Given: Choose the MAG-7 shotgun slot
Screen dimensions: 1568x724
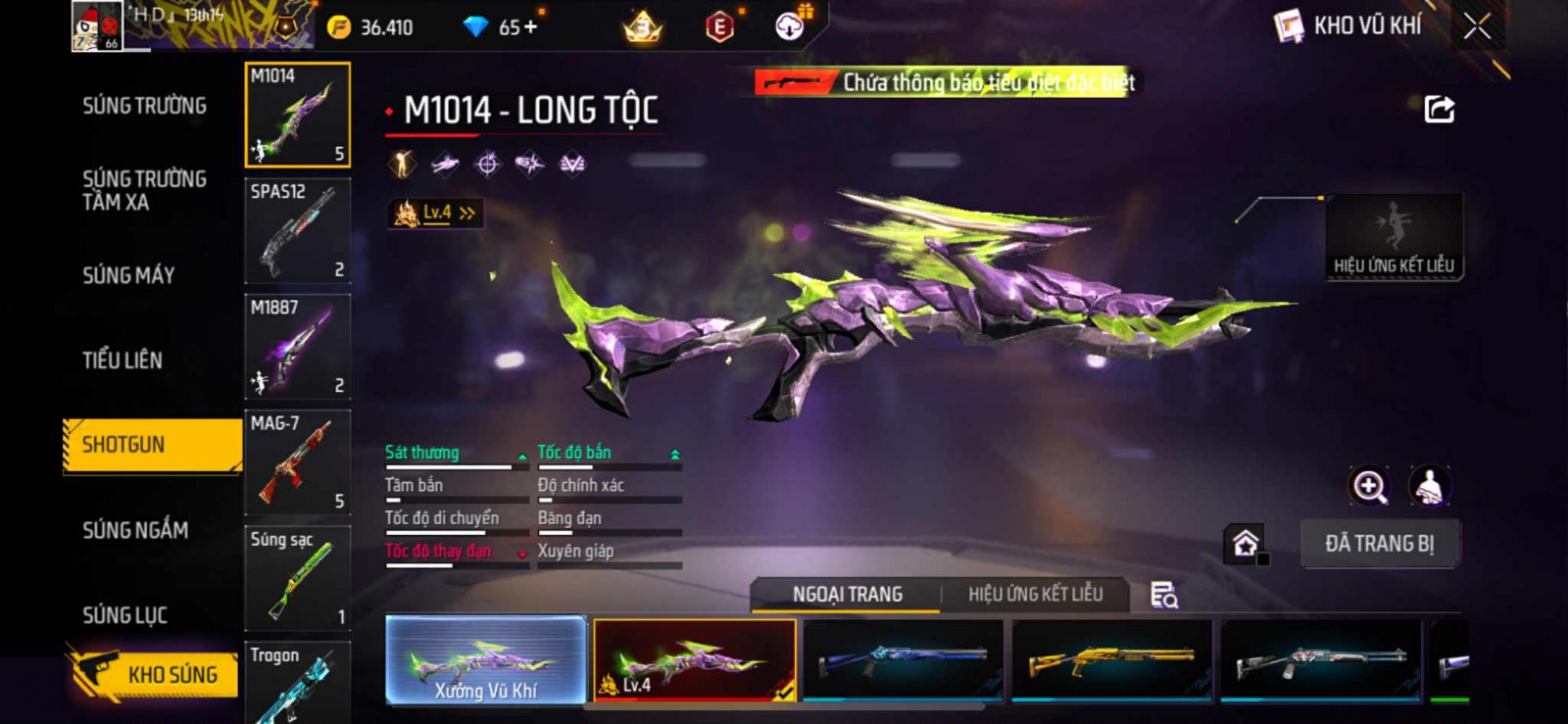Looking at the screenshot, I should coord(297,462).
